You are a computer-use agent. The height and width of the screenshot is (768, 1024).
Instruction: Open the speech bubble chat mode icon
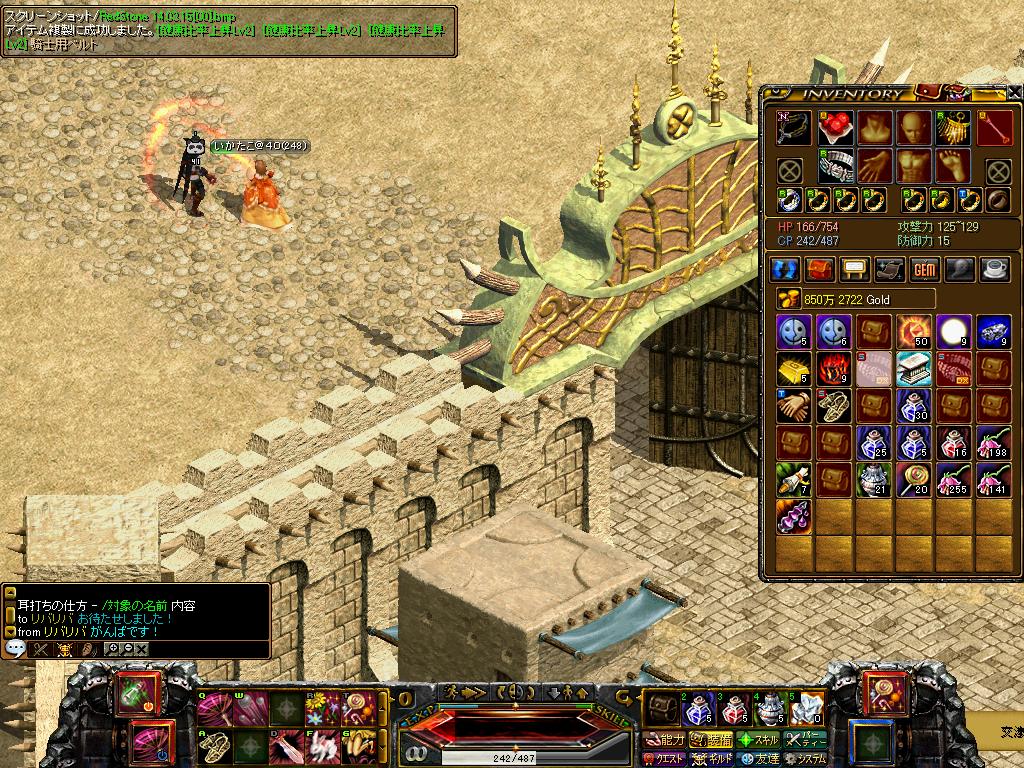pyautogui.click(x=15, y=648)
